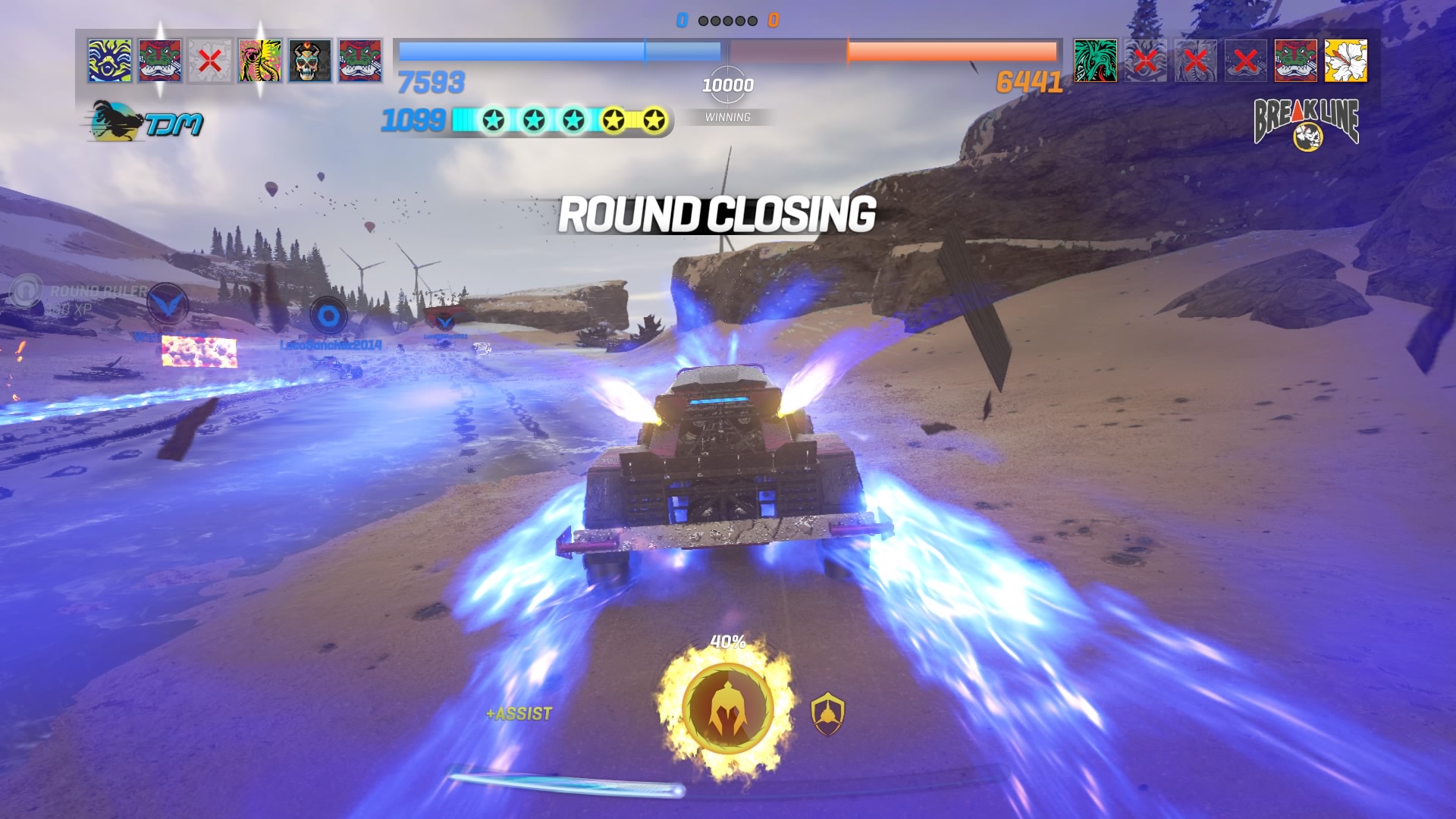Choose the pink and yellow tentacle avatar
Image resolution: width=1456 pixels, height=819 pixels.
(x=260, y=61)
